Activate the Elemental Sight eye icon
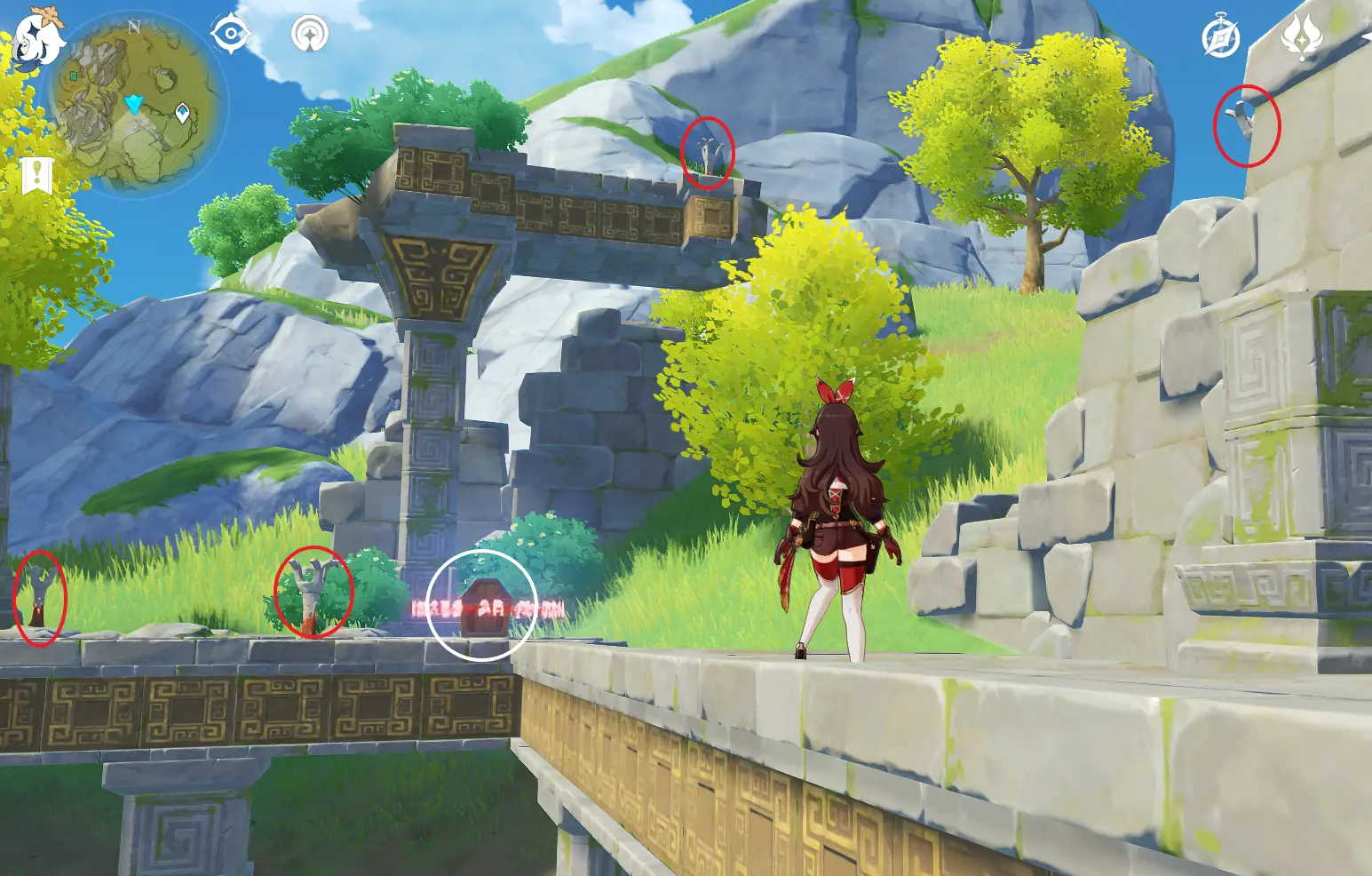Viewport: 1372px width, 876px height. click(230, 35)
